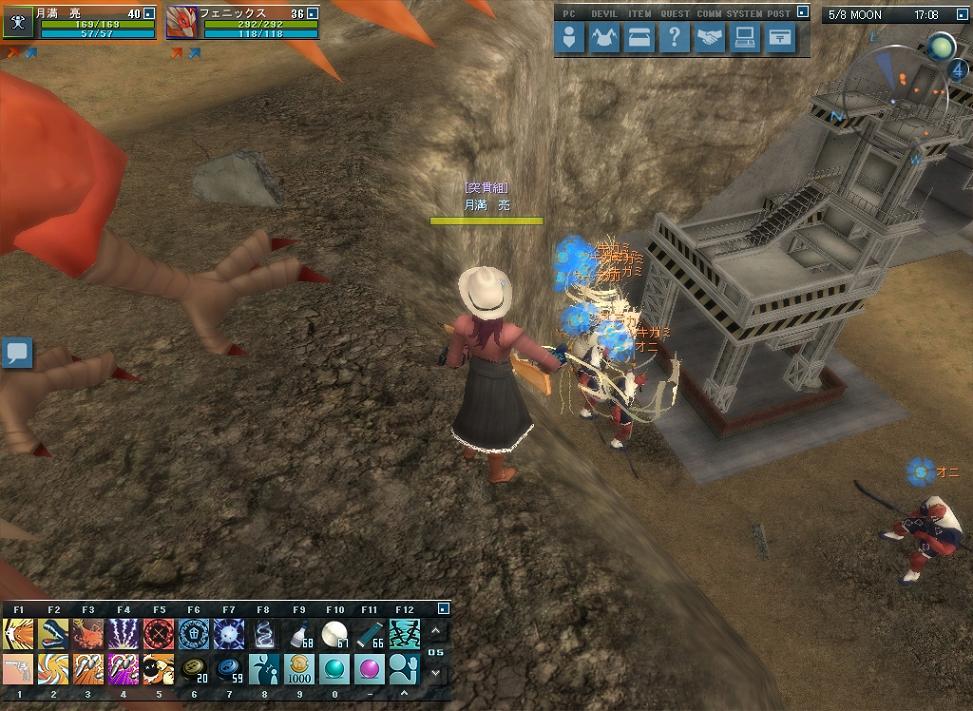This screenshot has height=711, width=973.
Task: Open the QUEST menu with question mark
Action: (675, 39)
